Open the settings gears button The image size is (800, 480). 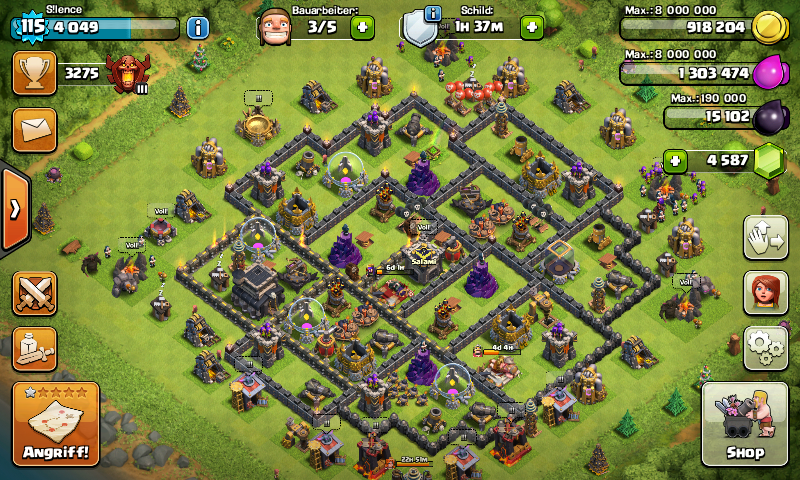tap(765, 347)
